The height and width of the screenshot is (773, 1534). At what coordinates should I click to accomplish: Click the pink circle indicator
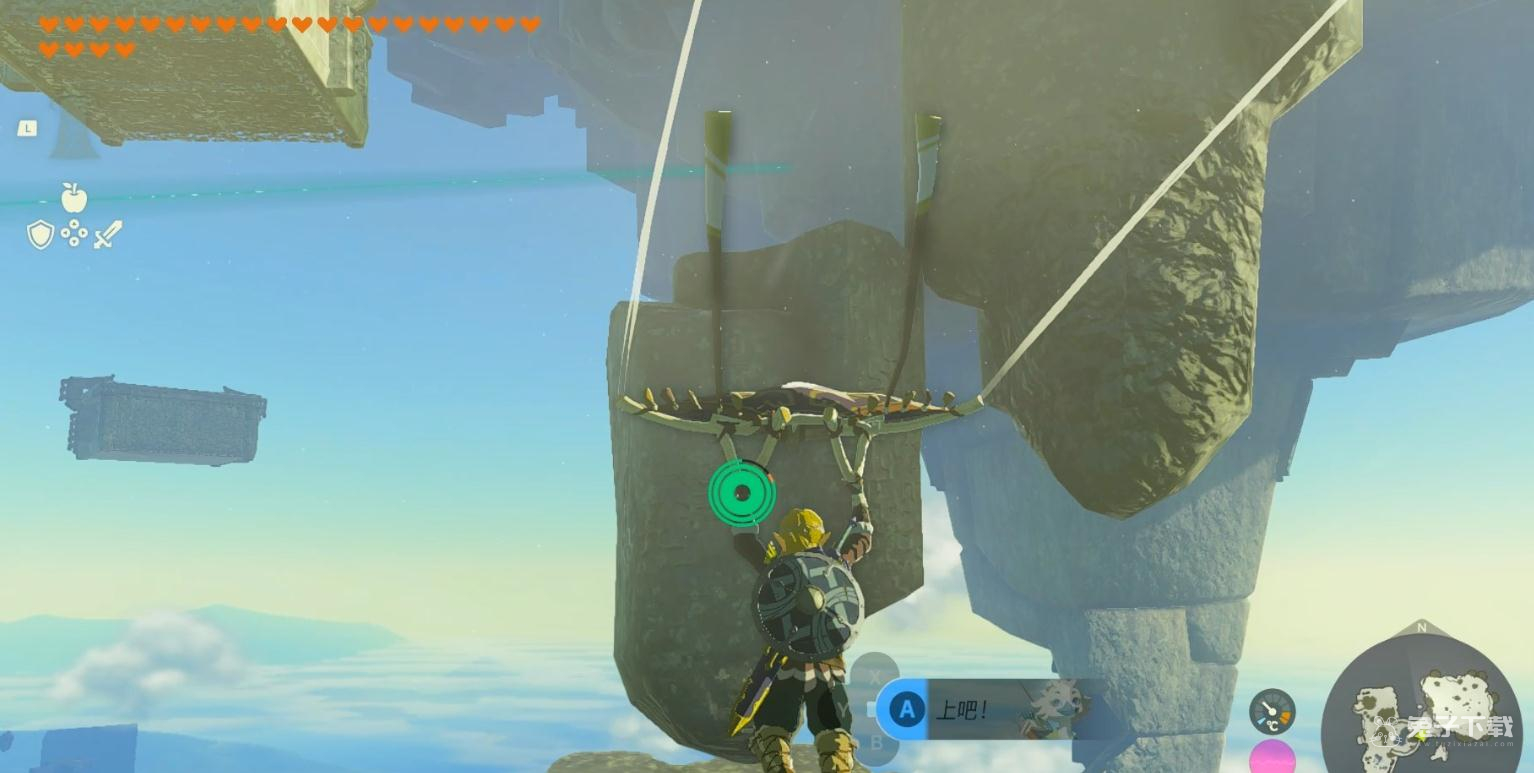1272,758
